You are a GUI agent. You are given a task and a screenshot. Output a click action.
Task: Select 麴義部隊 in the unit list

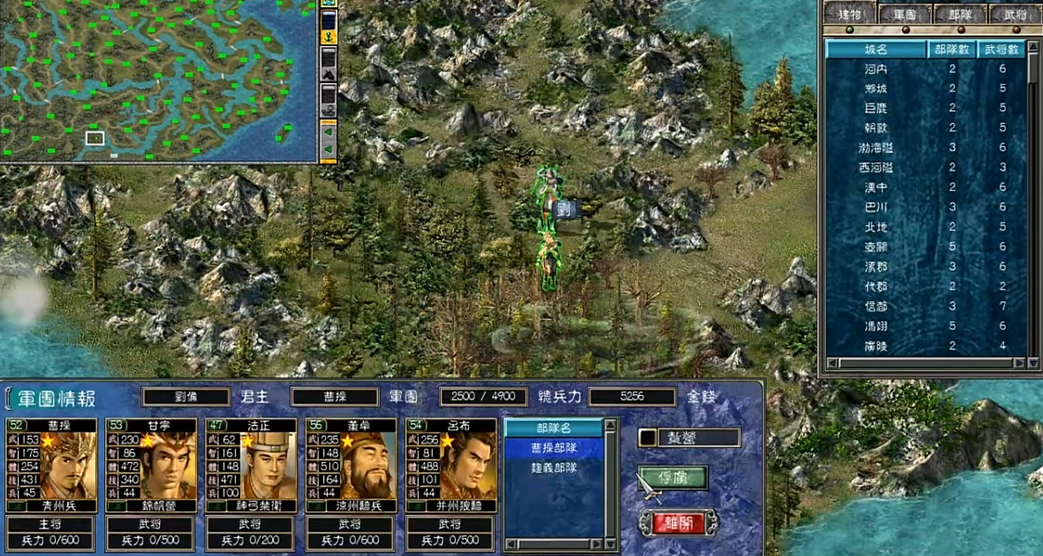[553, 466]
